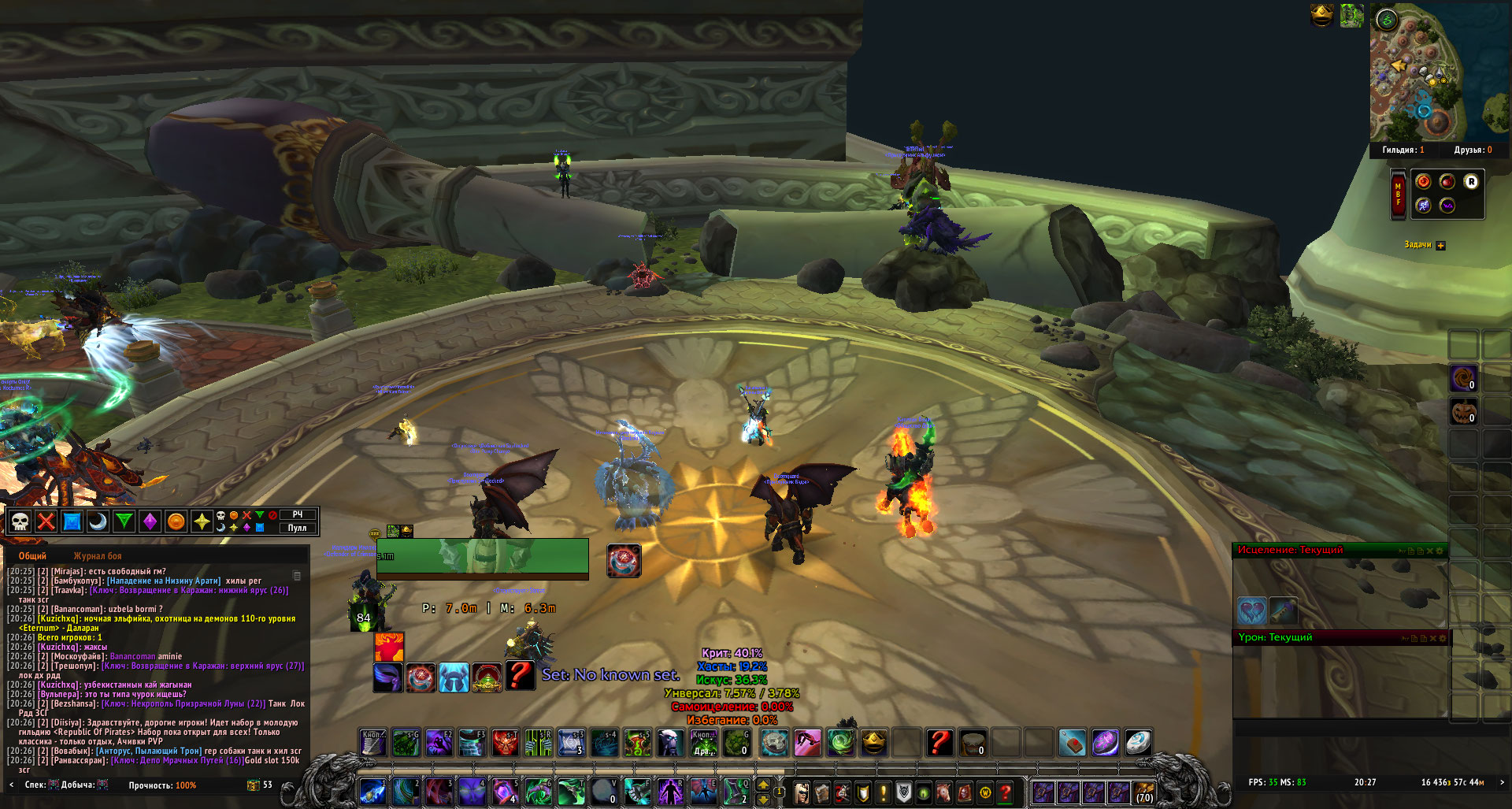Open the Исцеление: Текущий meter window

[x=1290, y=550]
